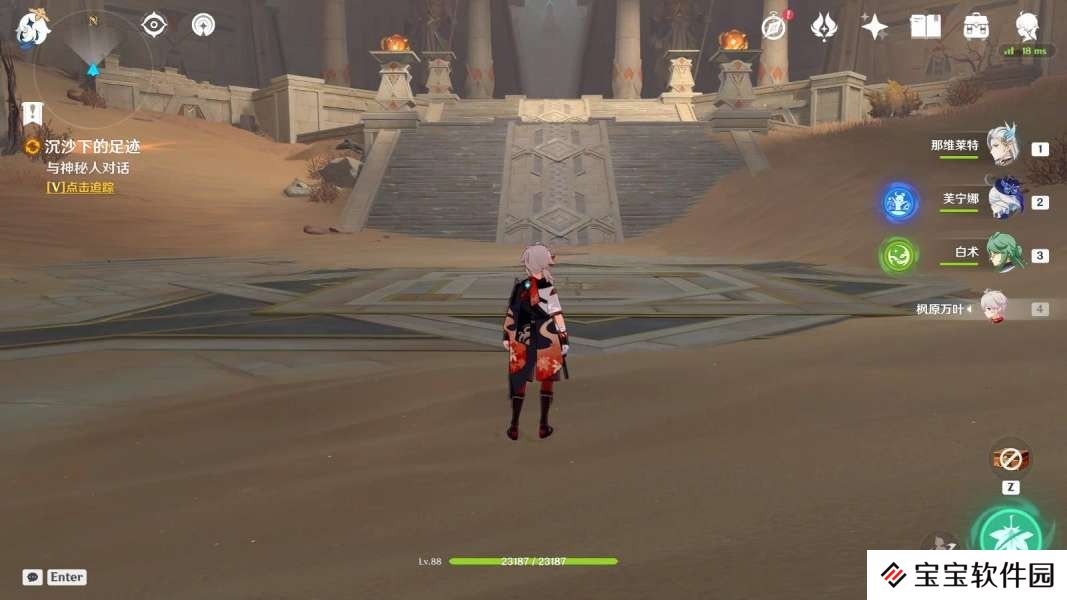Open the quest log banner icon

[32, 113]
